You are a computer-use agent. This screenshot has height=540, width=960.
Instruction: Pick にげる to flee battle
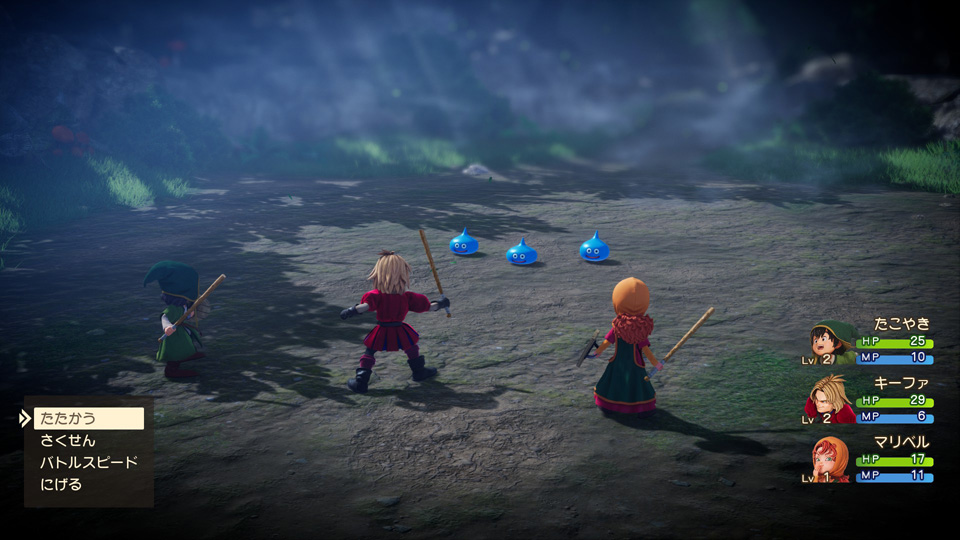pos(61,484)
